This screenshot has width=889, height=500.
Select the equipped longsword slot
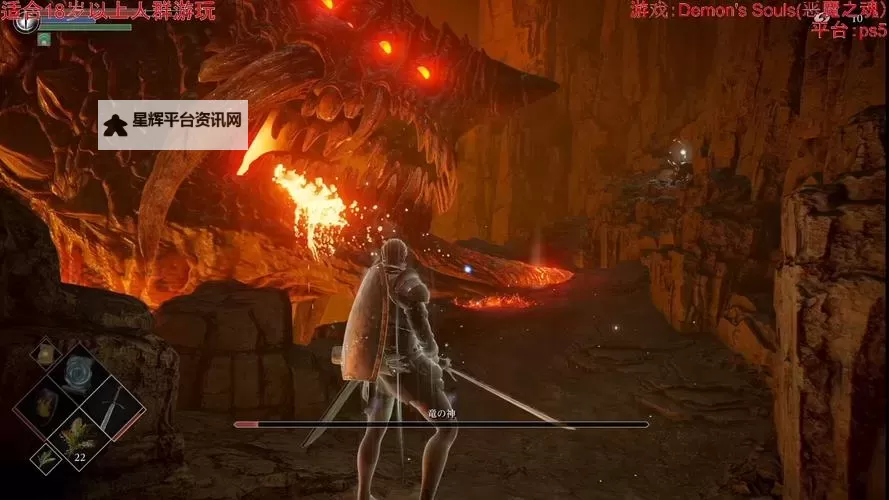tap(111, 405)
